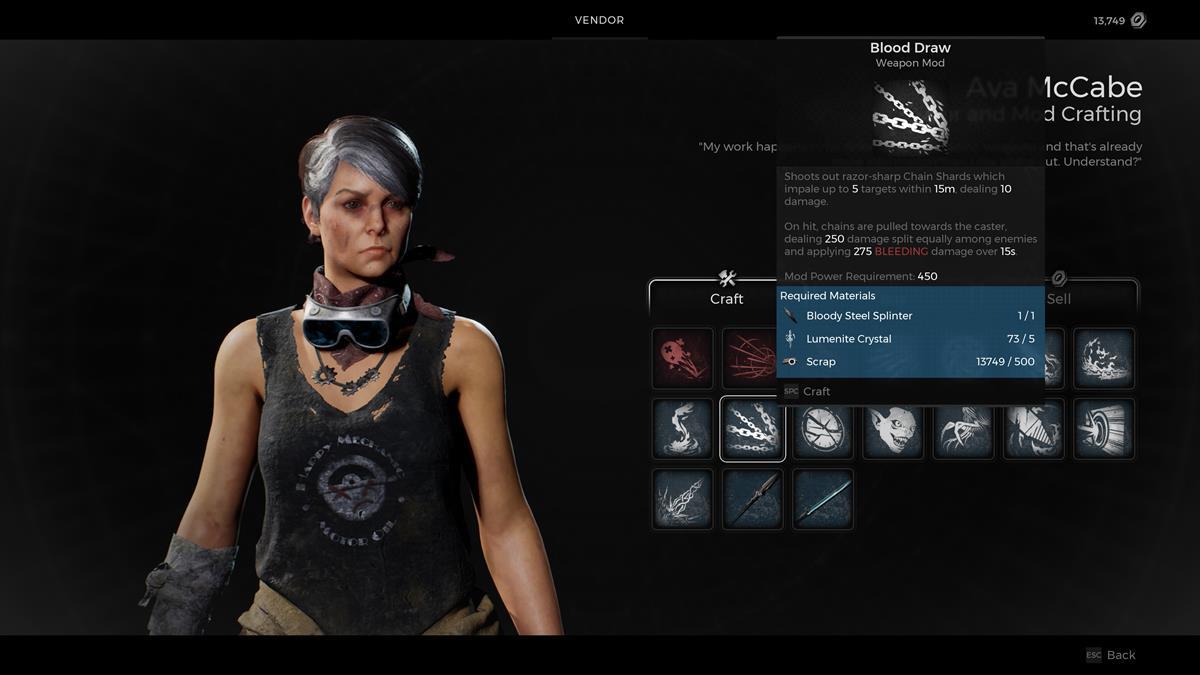This screenshot has width=1200, height=675.
Task: Pick the red skull projectile mod
Action: click(682, 358)
